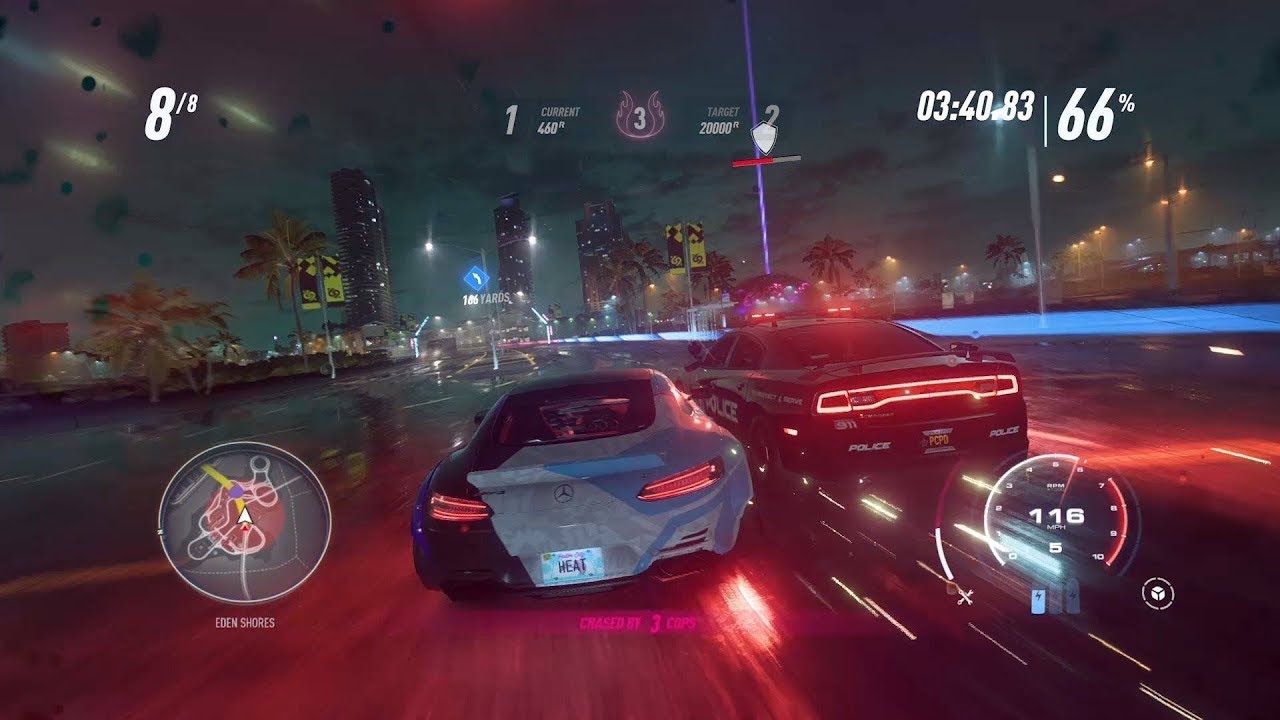Click the player arrow on the minimap
Screen dimensions: 1280x720
[x=243, y=515]
